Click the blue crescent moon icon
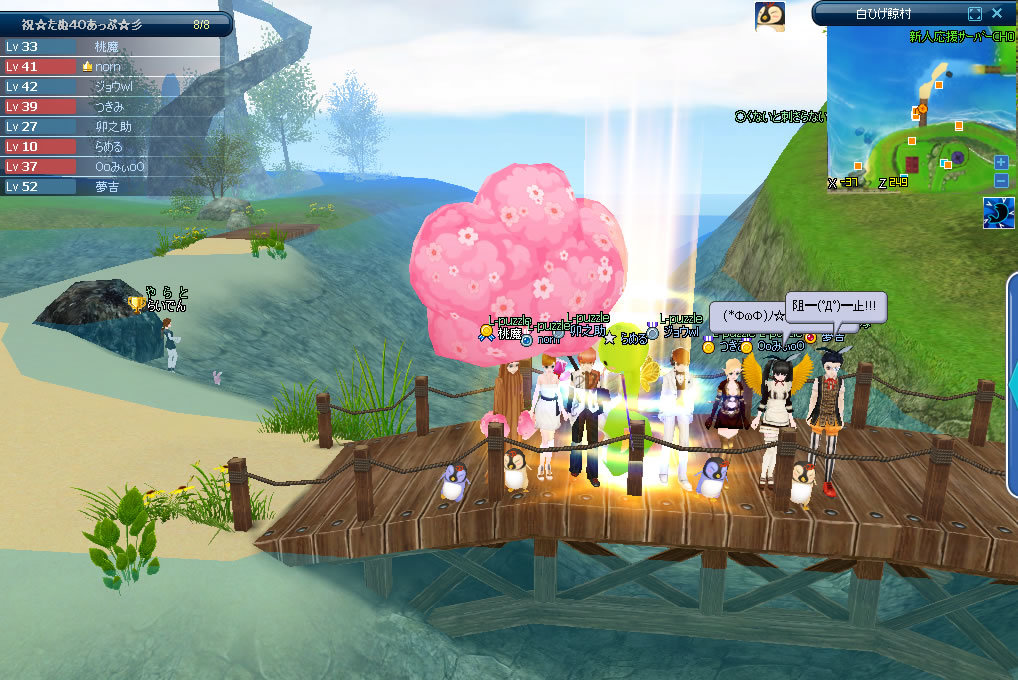 [999, 213]
